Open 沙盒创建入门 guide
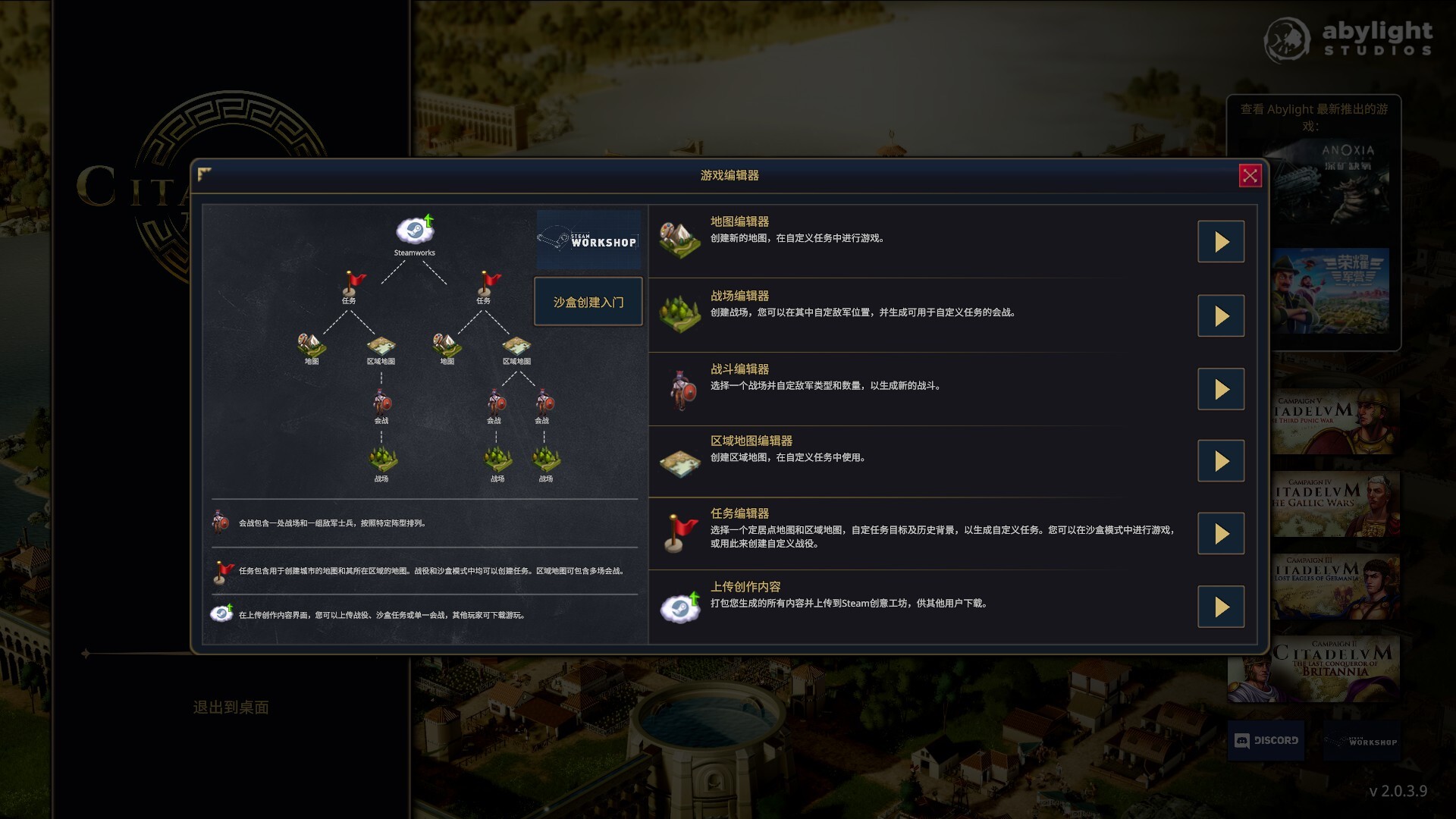The width and height of the screenshot is (1456, 819). [588, 301]
